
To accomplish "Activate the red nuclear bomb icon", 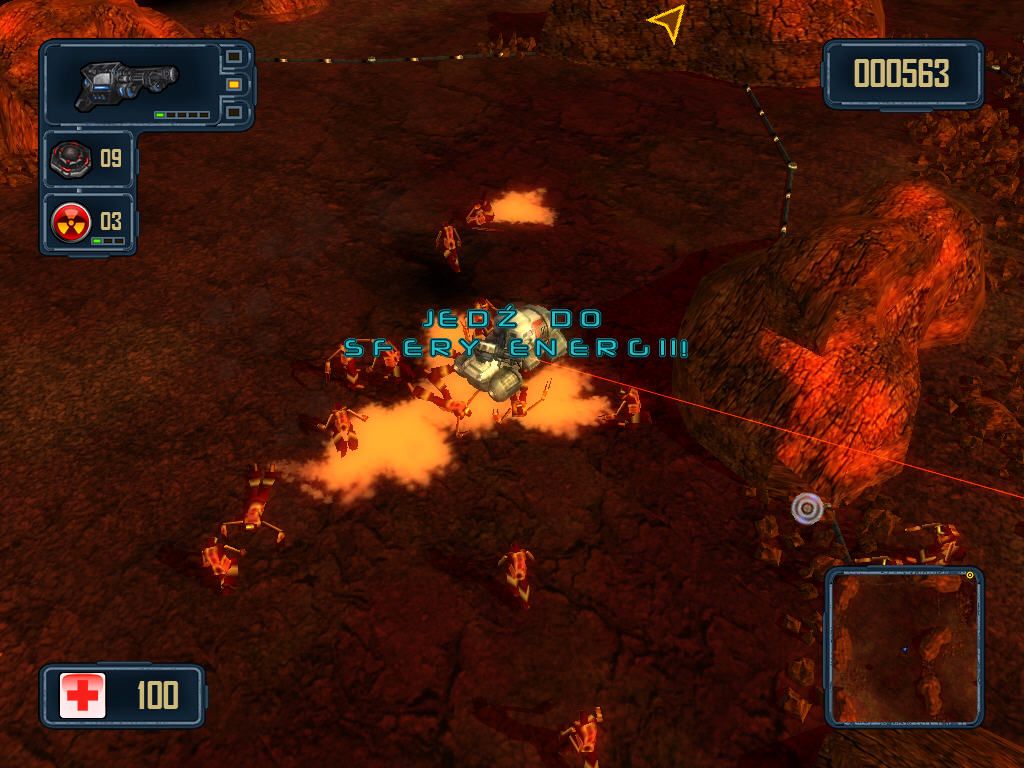I will point(71,221).
